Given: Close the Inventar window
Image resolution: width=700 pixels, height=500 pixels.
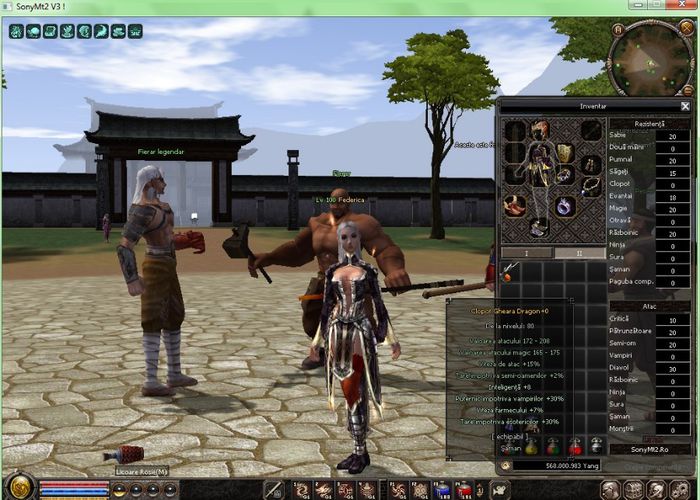Looking at the screenshot, I should 685,105.
